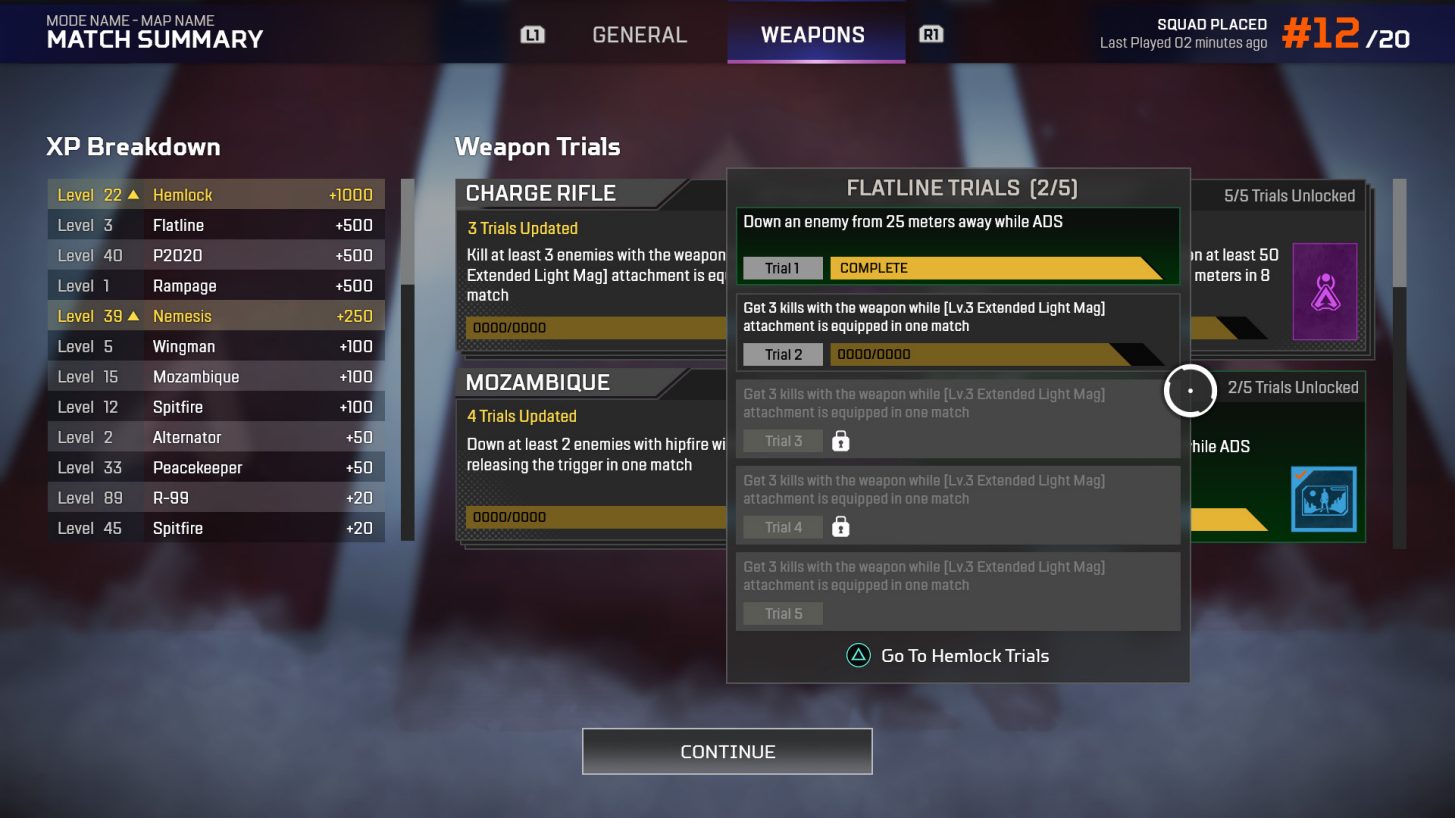1455x818 pixels.
Task: Pick the Peacekeeper XP row
Action: (216, 467)
